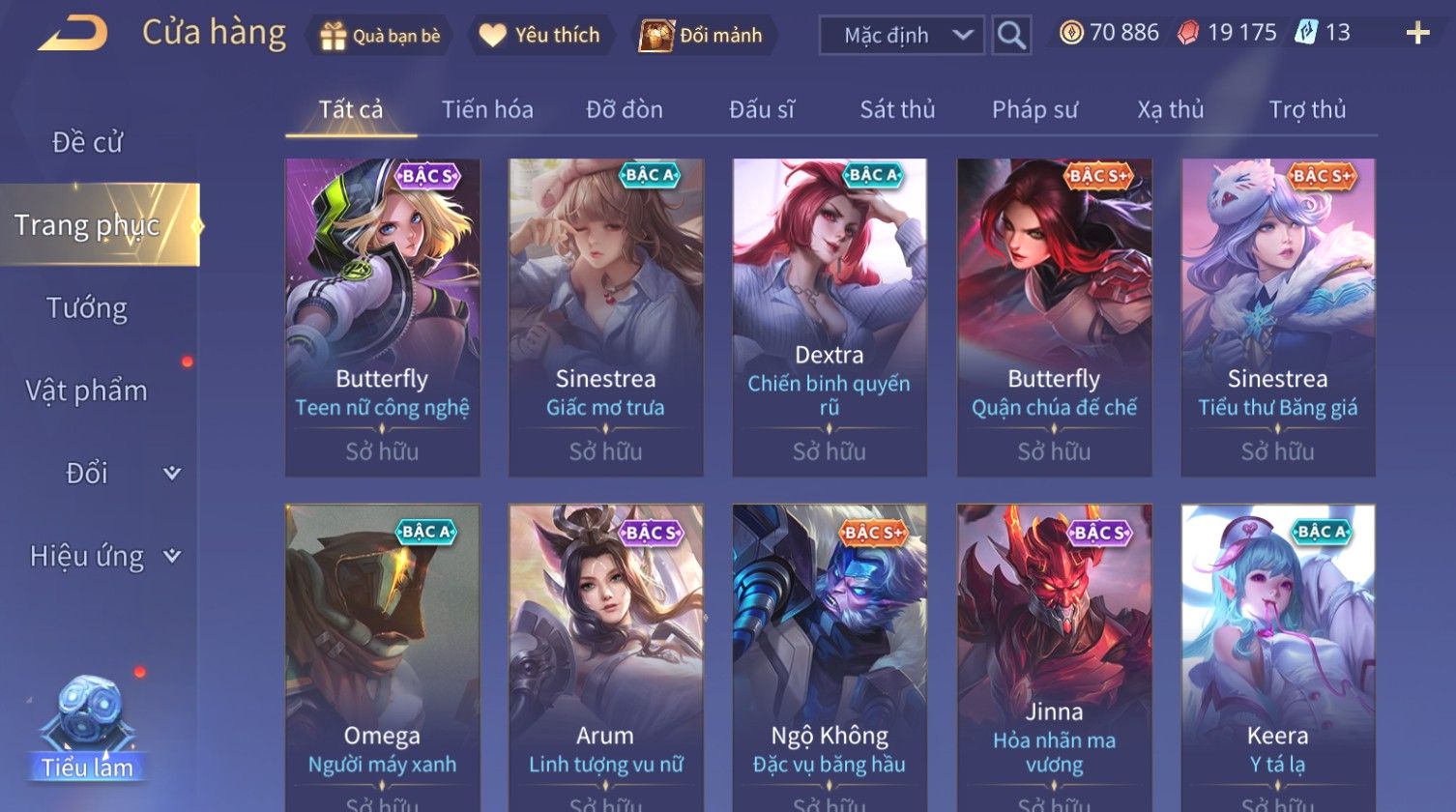Expand the Hiệu ứng menu
1456x812 pixels.
pyautogui.click(x=102, y=556)
